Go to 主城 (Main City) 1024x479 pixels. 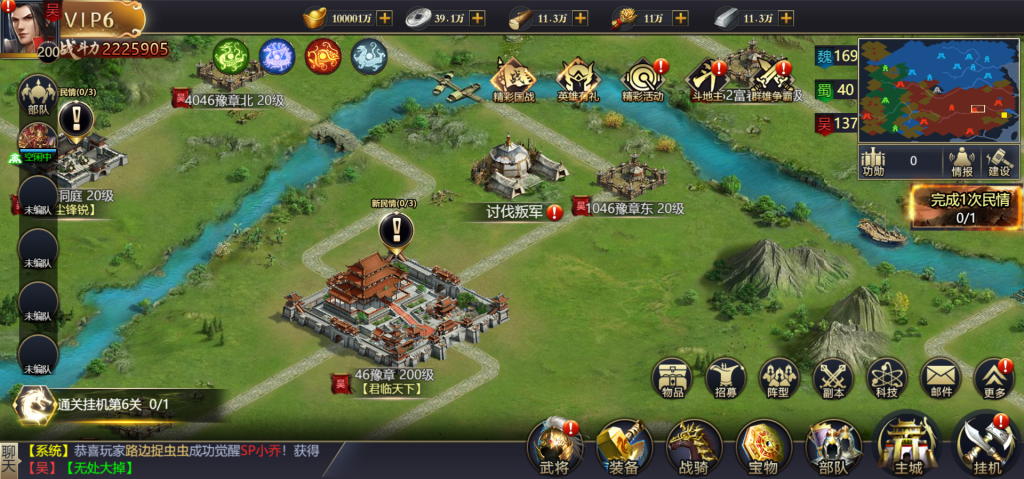coord(906,444)
